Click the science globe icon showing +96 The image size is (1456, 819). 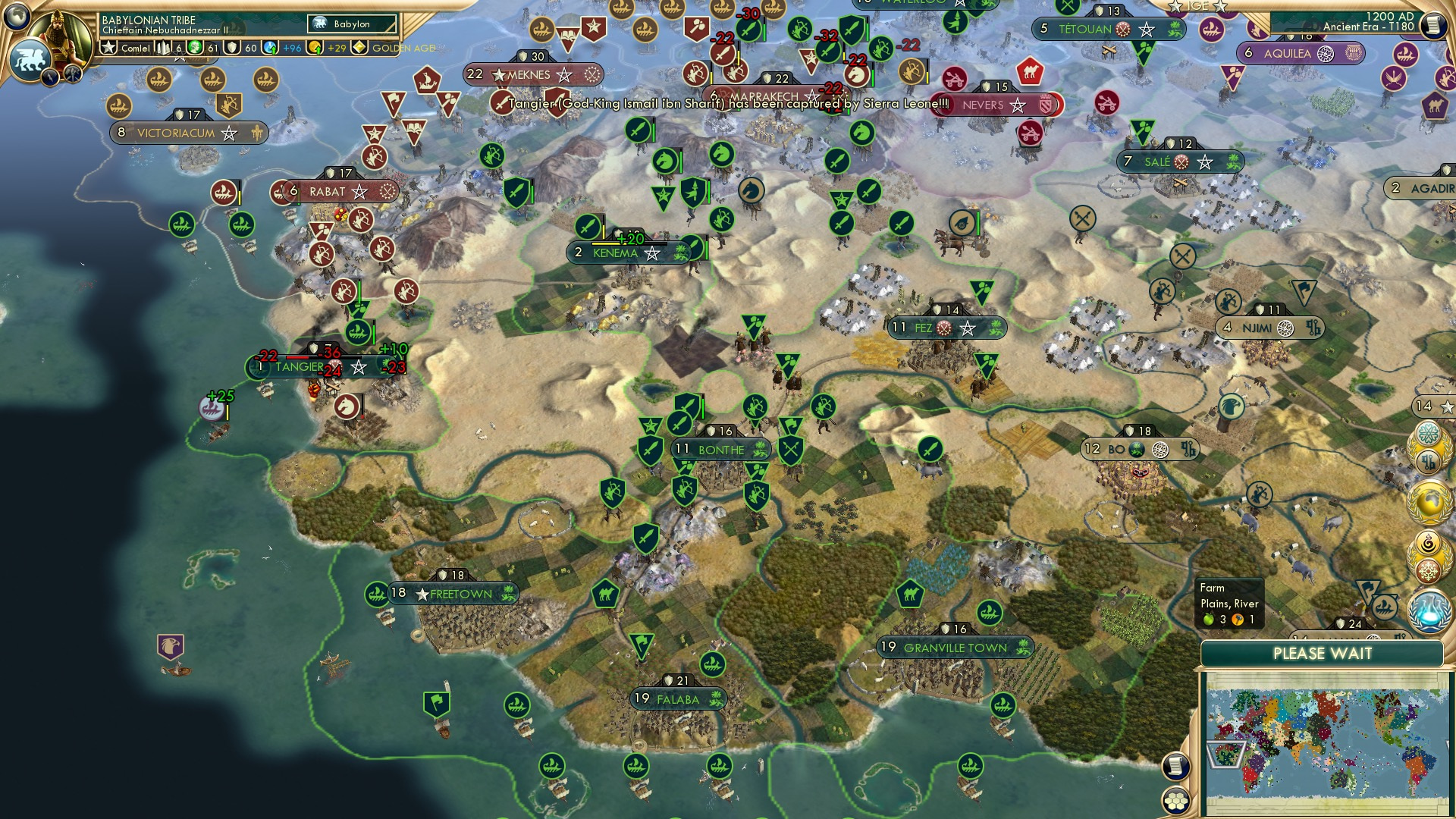pyautogui.click(x=269, y=49)
